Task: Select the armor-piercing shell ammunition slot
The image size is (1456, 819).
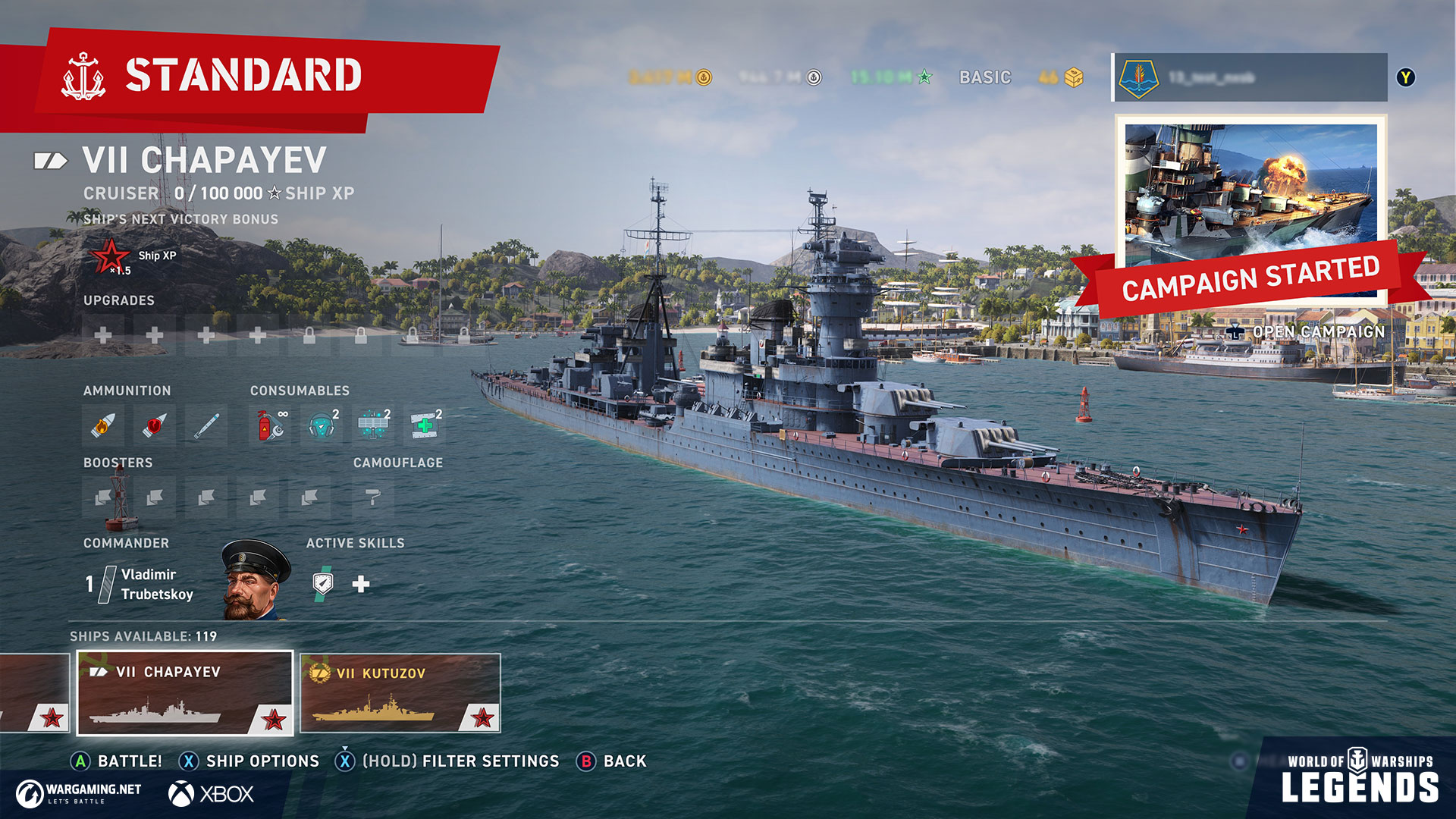Action: [154, 425]
